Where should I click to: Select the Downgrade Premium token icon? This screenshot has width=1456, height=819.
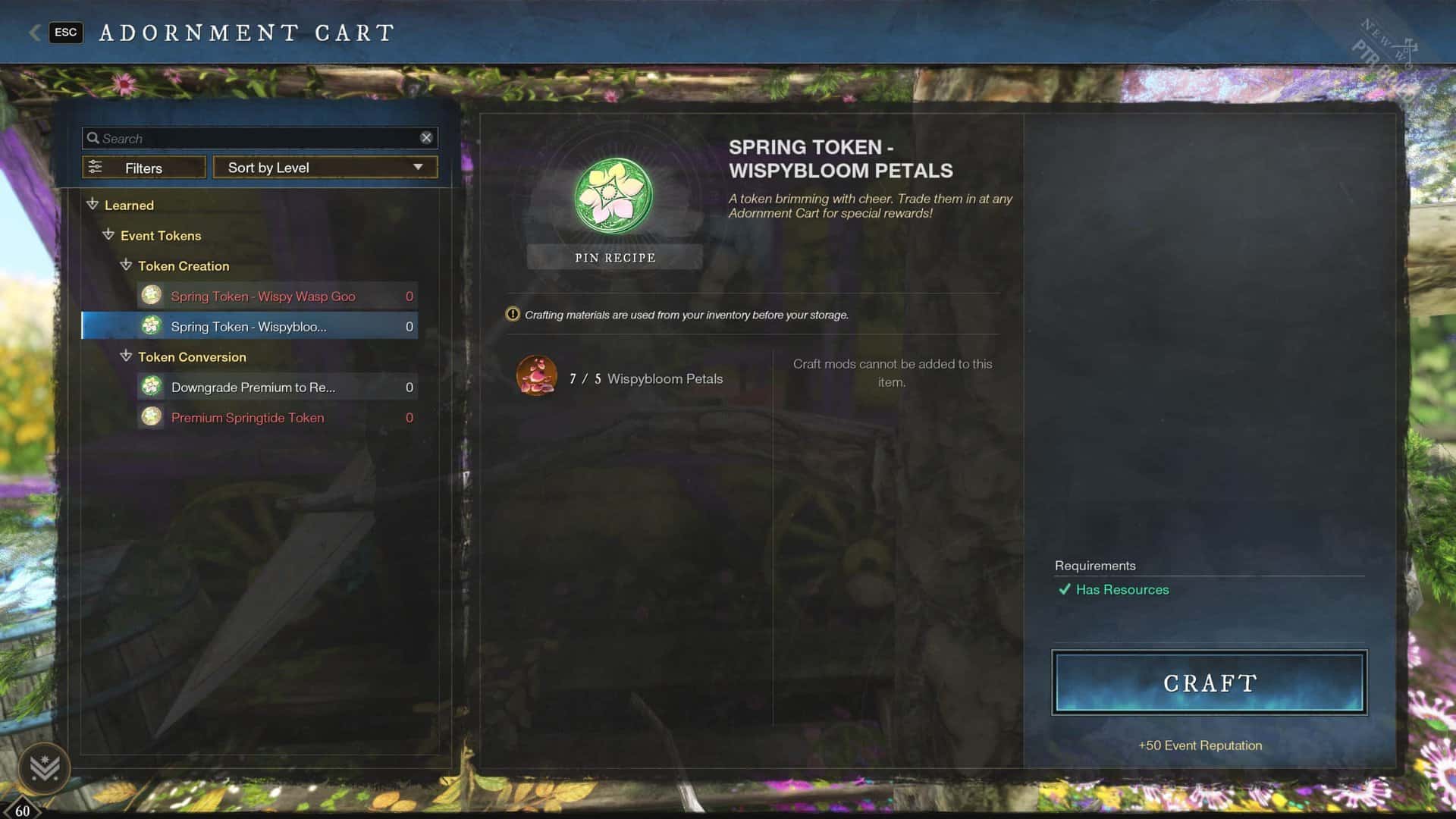(x=152, y=387)
